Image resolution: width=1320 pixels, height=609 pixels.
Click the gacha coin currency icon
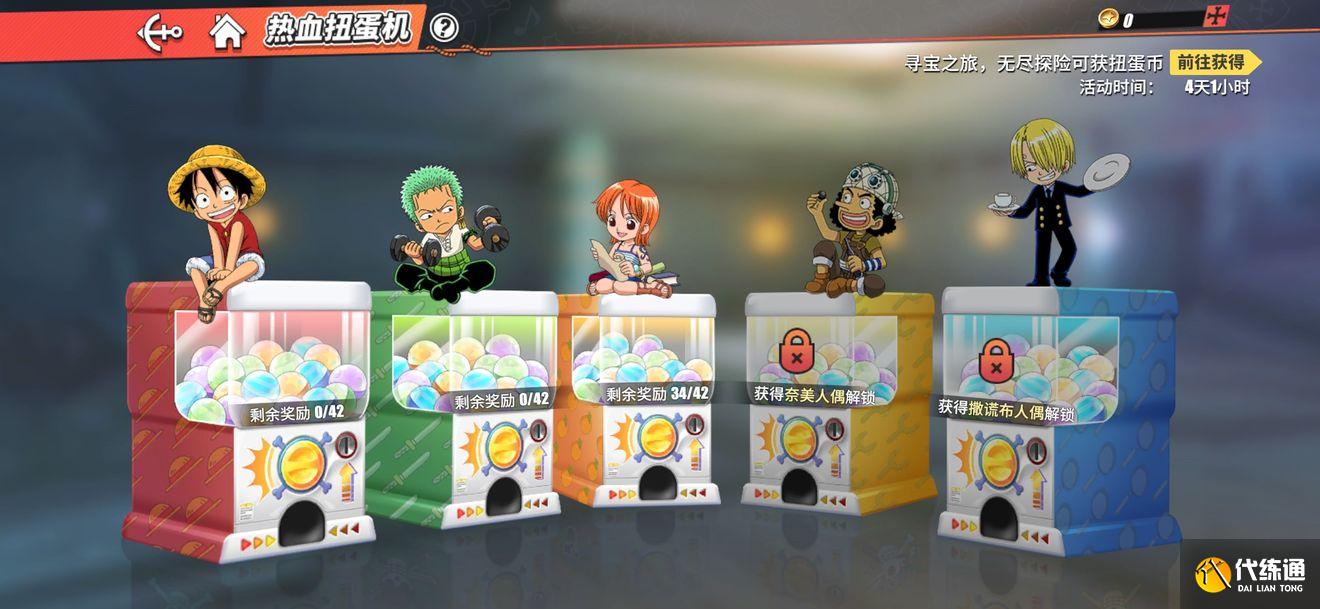click(1109, 19)
